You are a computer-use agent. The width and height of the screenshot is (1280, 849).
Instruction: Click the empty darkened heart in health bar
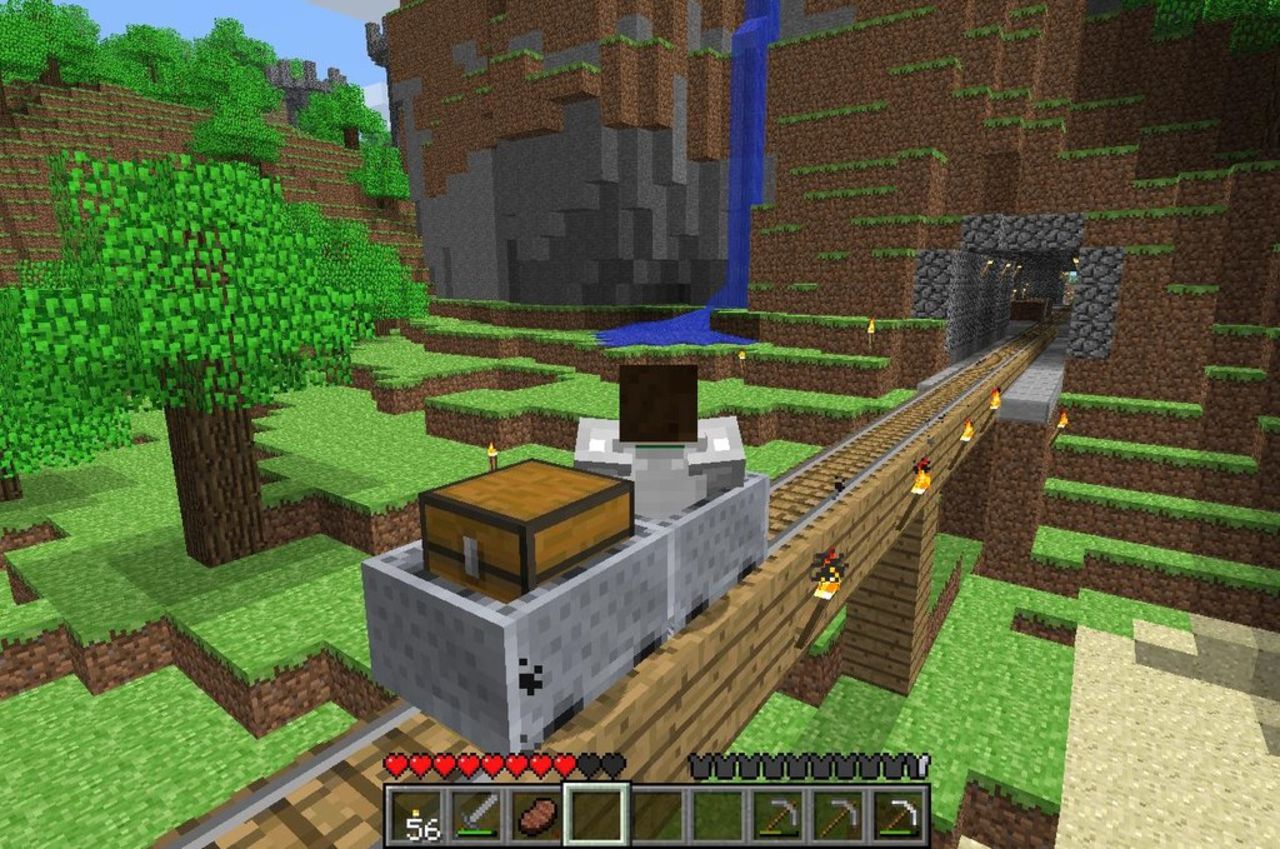click(x=590, y=765)
